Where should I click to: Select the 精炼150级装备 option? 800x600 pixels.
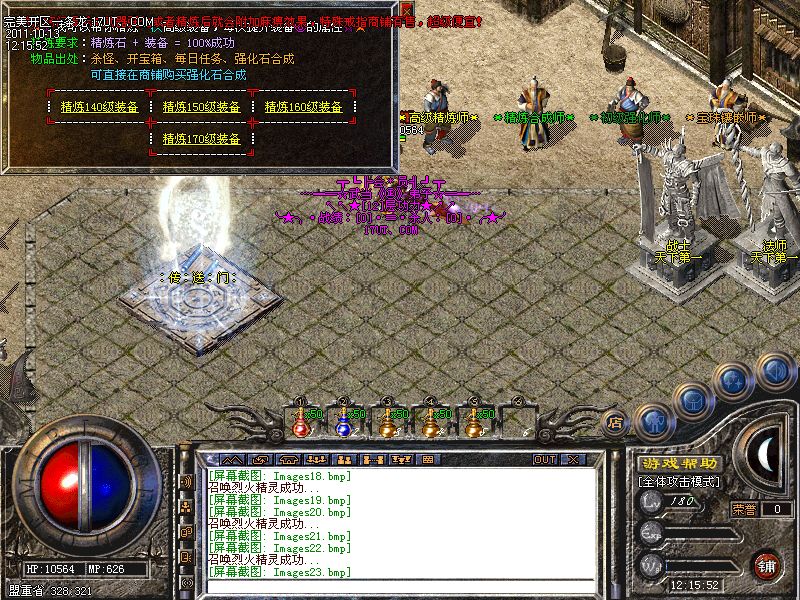(x=201, y=107)
